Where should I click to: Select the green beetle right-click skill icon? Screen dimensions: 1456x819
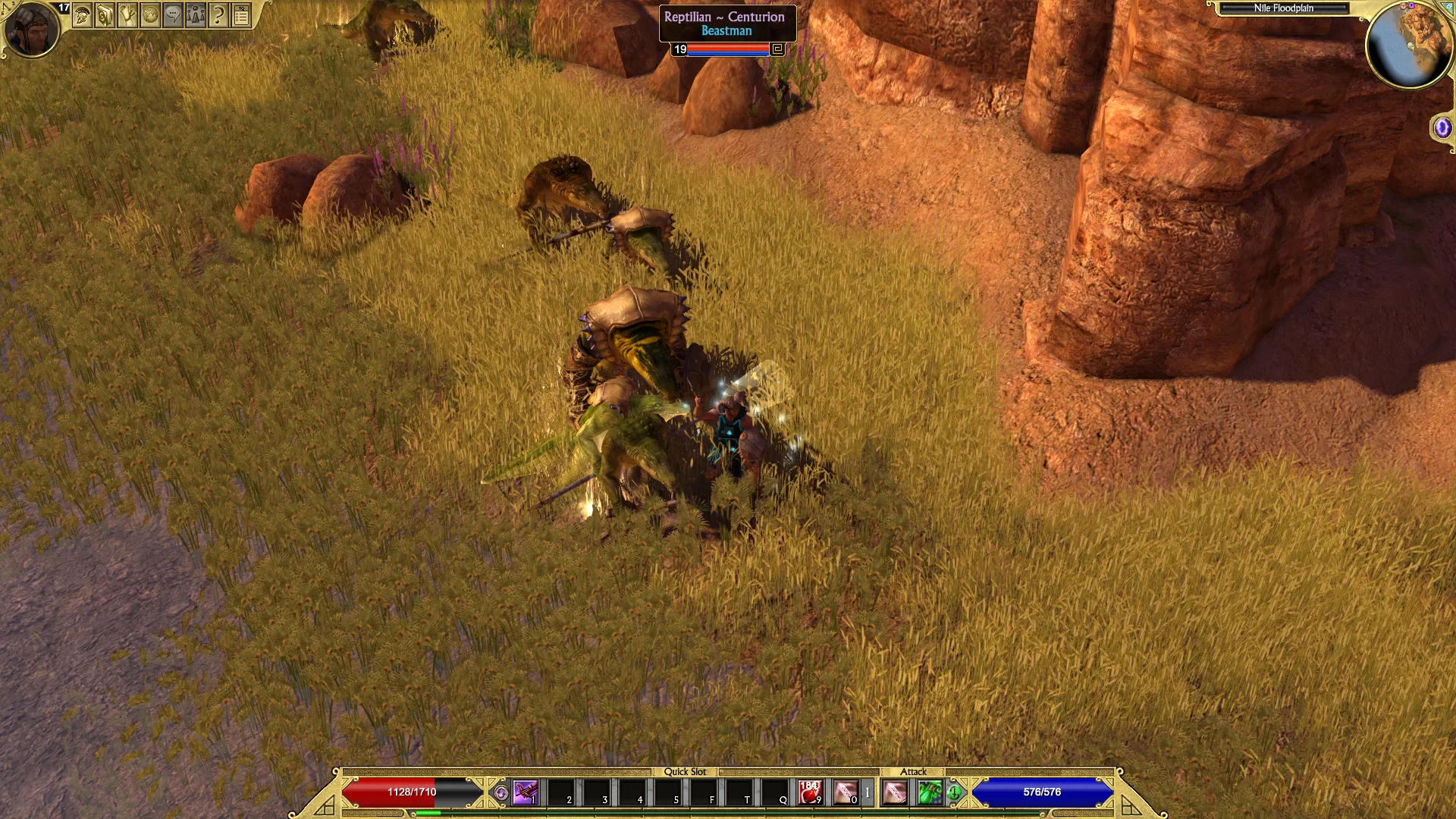click(x=930, y=792)
